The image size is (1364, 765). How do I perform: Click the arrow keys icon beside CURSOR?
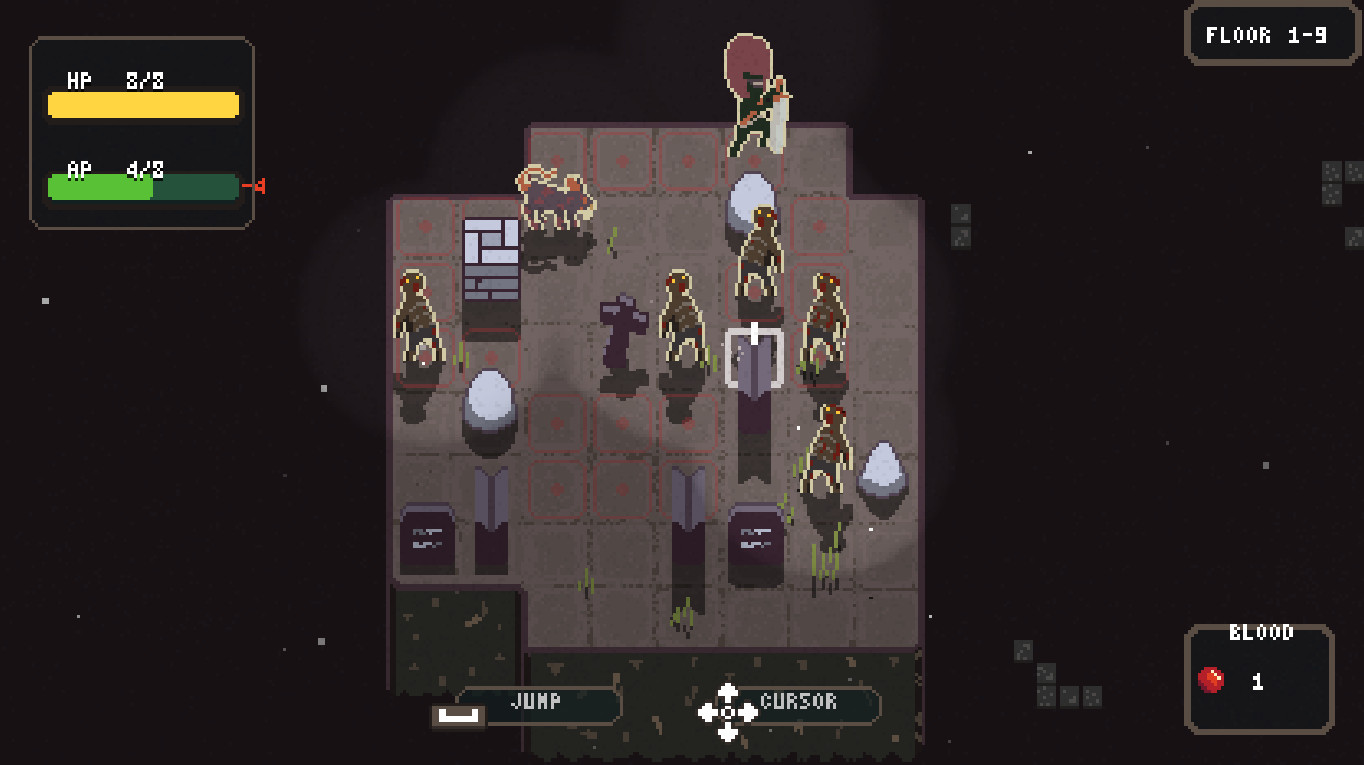click(x=728, y=713)
